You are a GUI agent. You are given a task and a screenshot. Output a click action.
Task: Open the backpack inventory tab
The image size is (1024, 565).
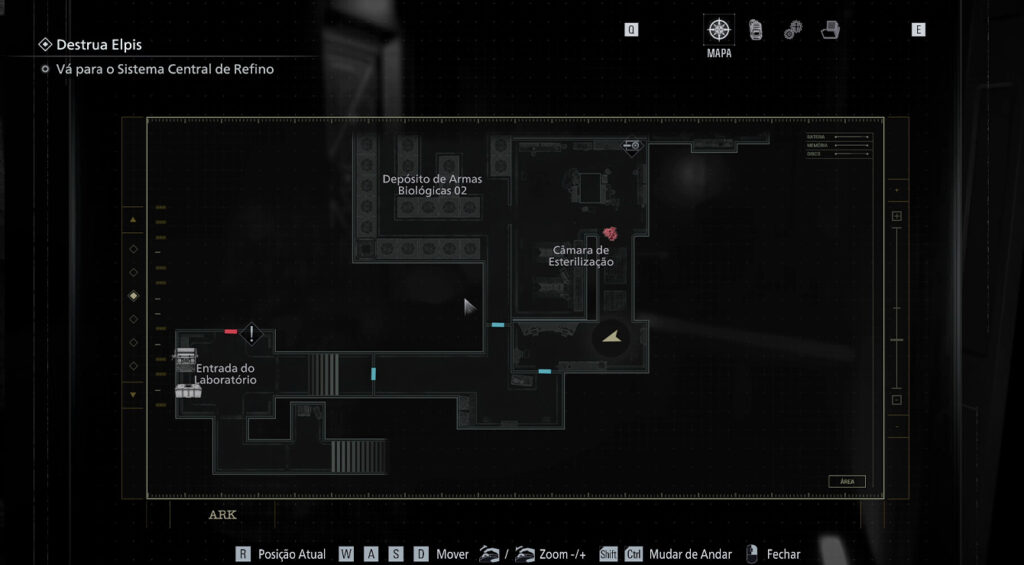756,30
